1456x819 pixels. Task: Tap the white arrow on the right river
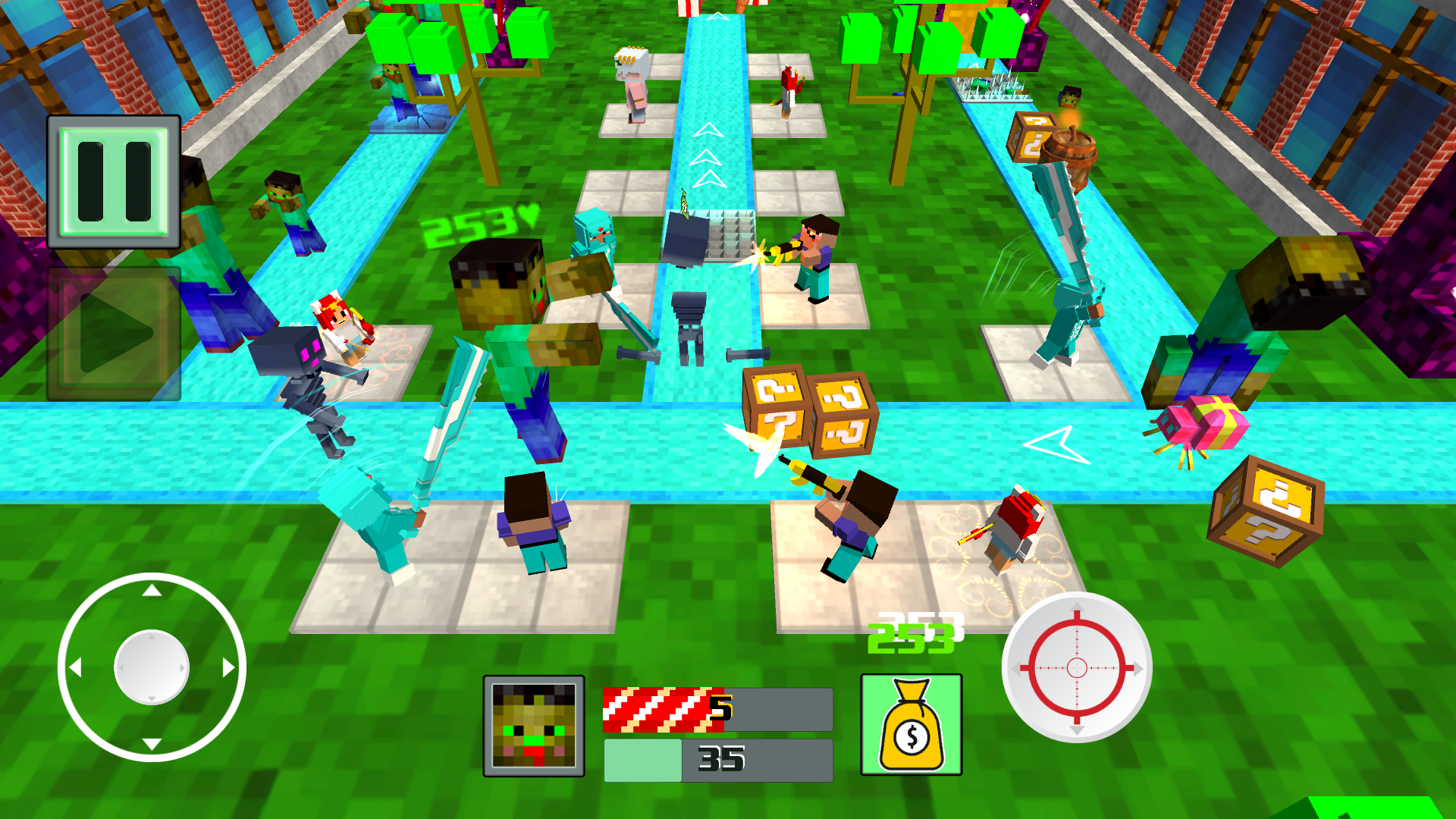[x=1056, y=444]
